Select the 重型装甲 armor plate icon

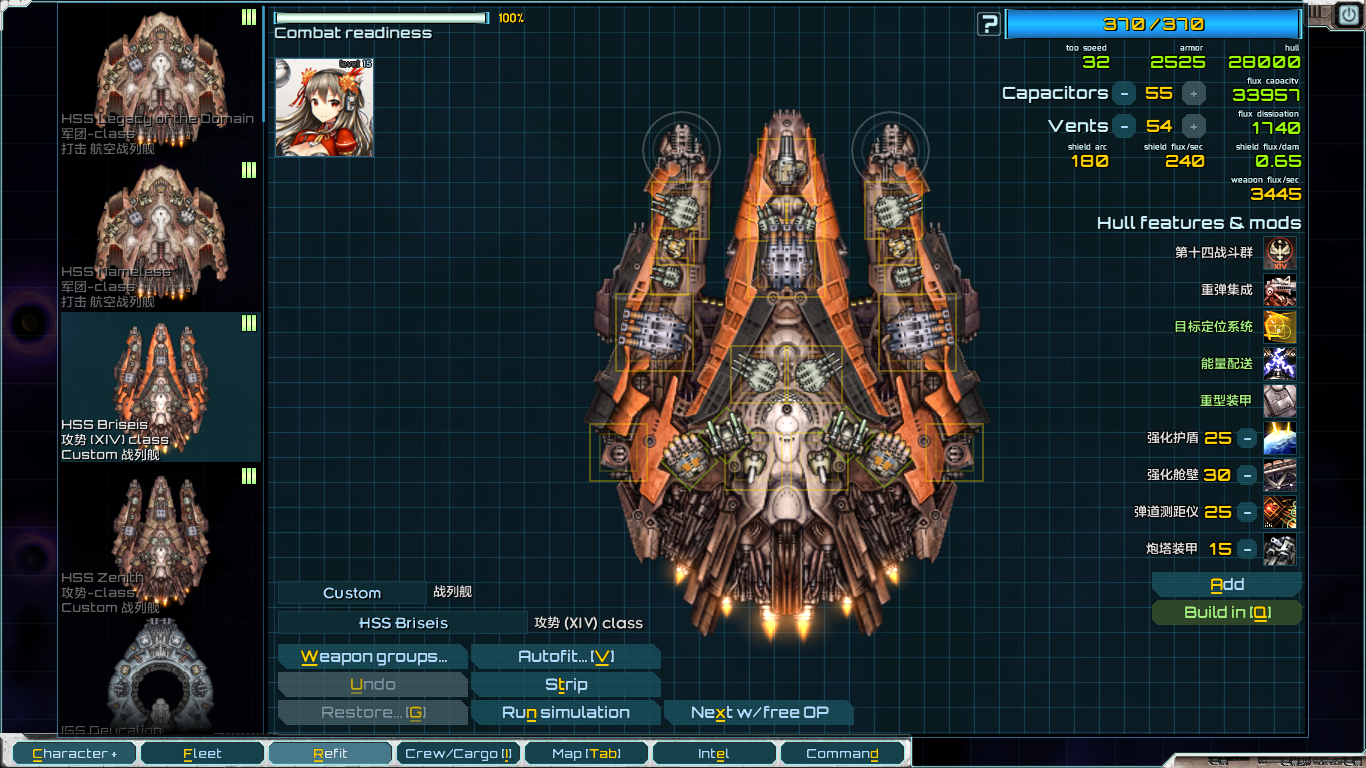coord(1279,401)
